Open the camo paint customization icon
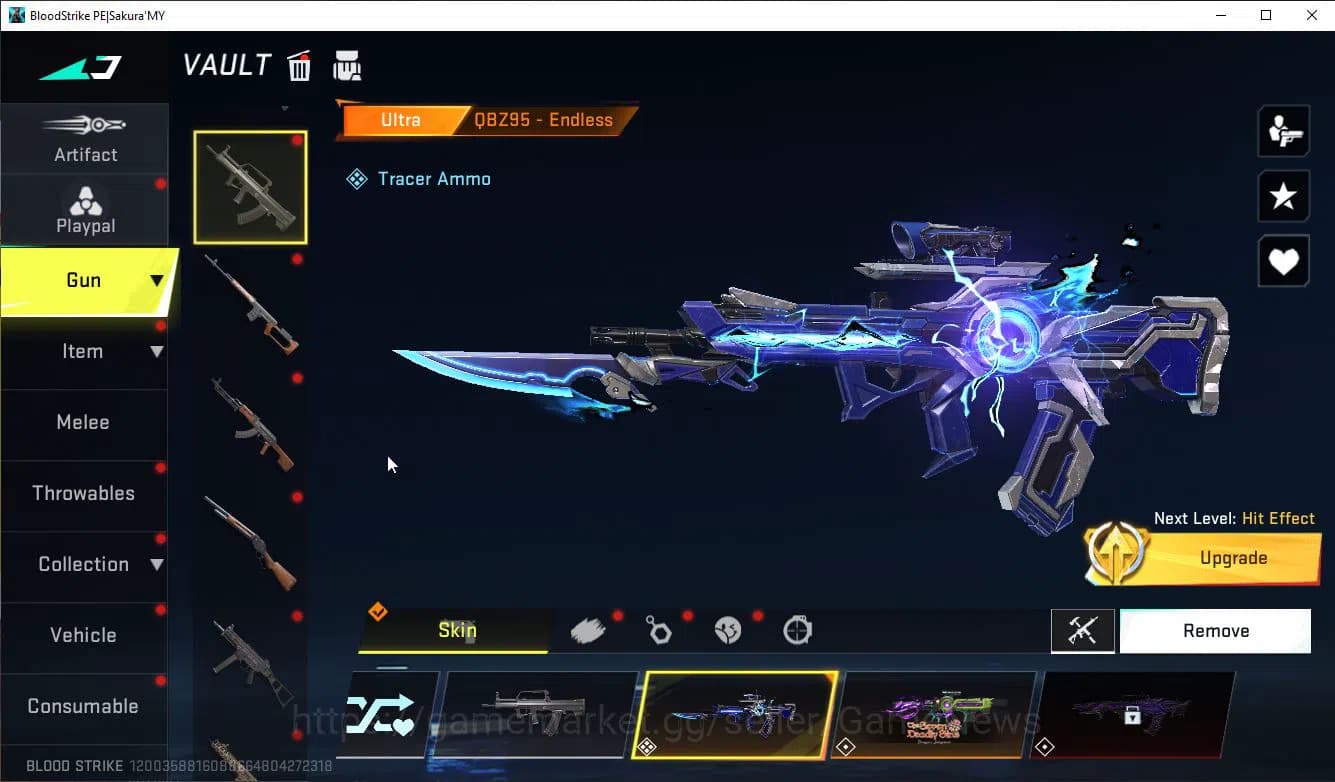Screen dimensions: 1335x782 (x=590, y=630)
